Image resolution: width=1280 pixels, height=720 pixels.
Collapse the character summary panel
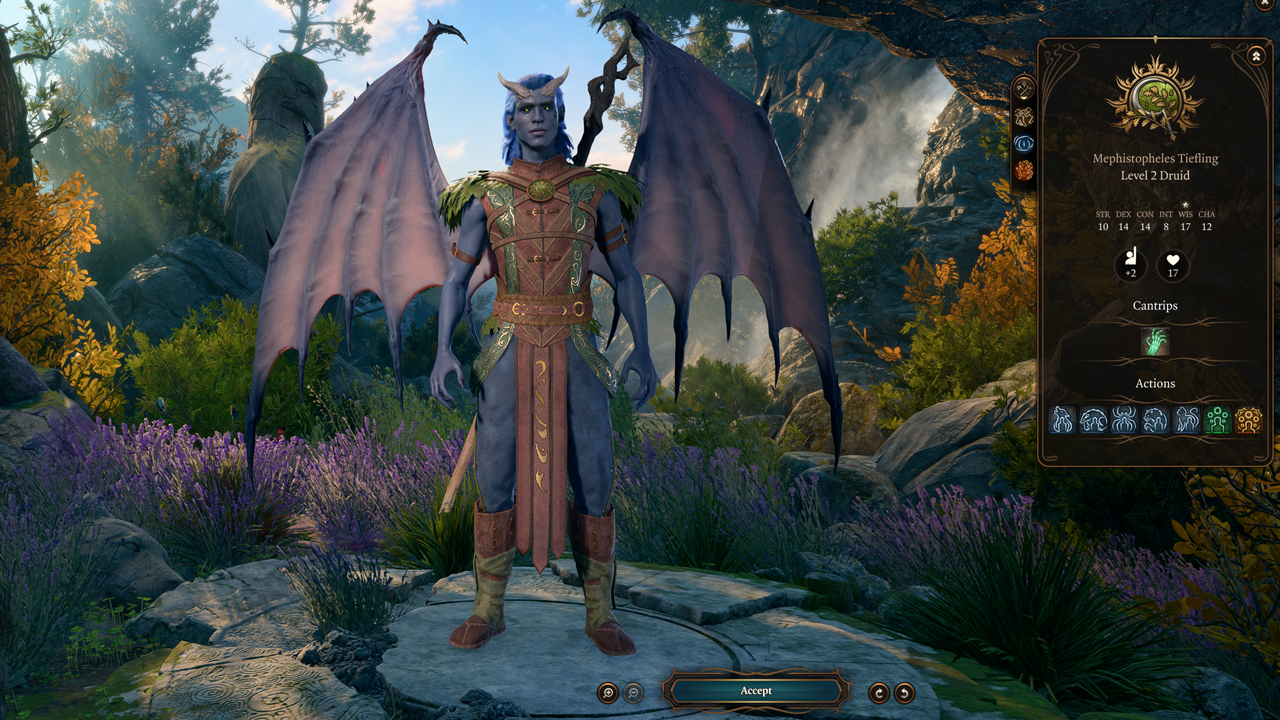[1256, 56]
